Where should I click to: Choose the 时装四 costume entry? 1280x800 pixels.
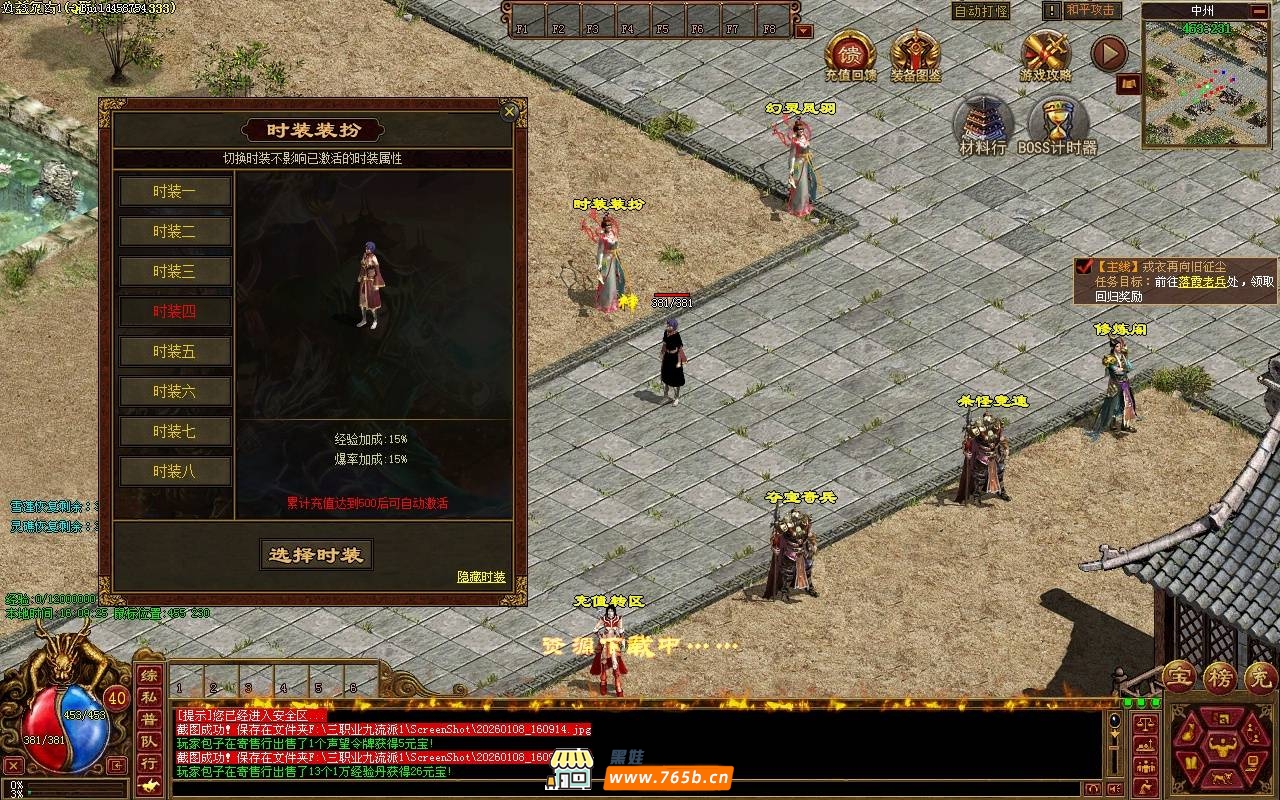tap(175, 311)
